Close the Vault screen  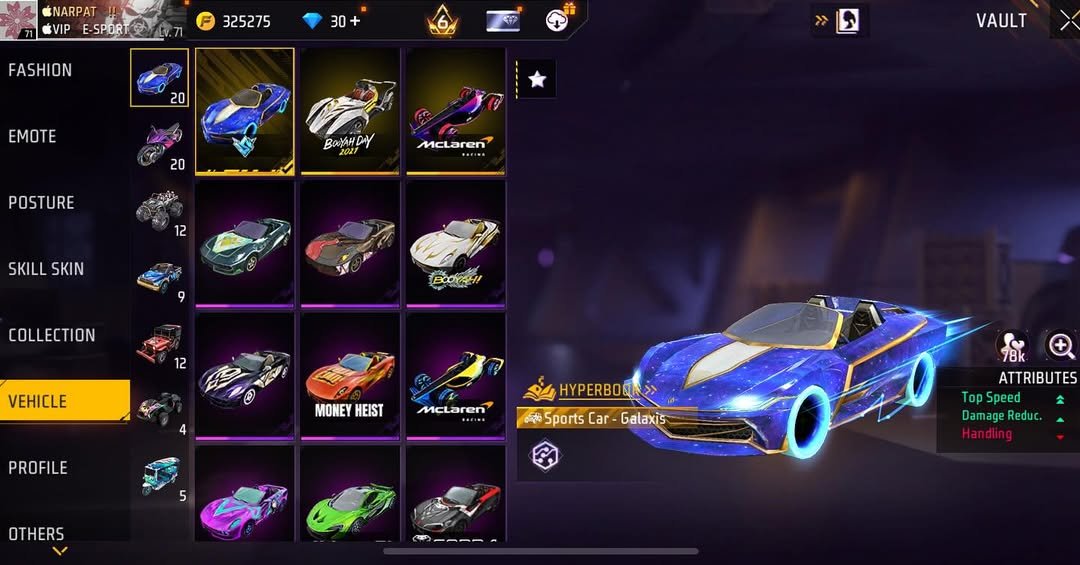pyautogui.click(x=1068, y=21)
